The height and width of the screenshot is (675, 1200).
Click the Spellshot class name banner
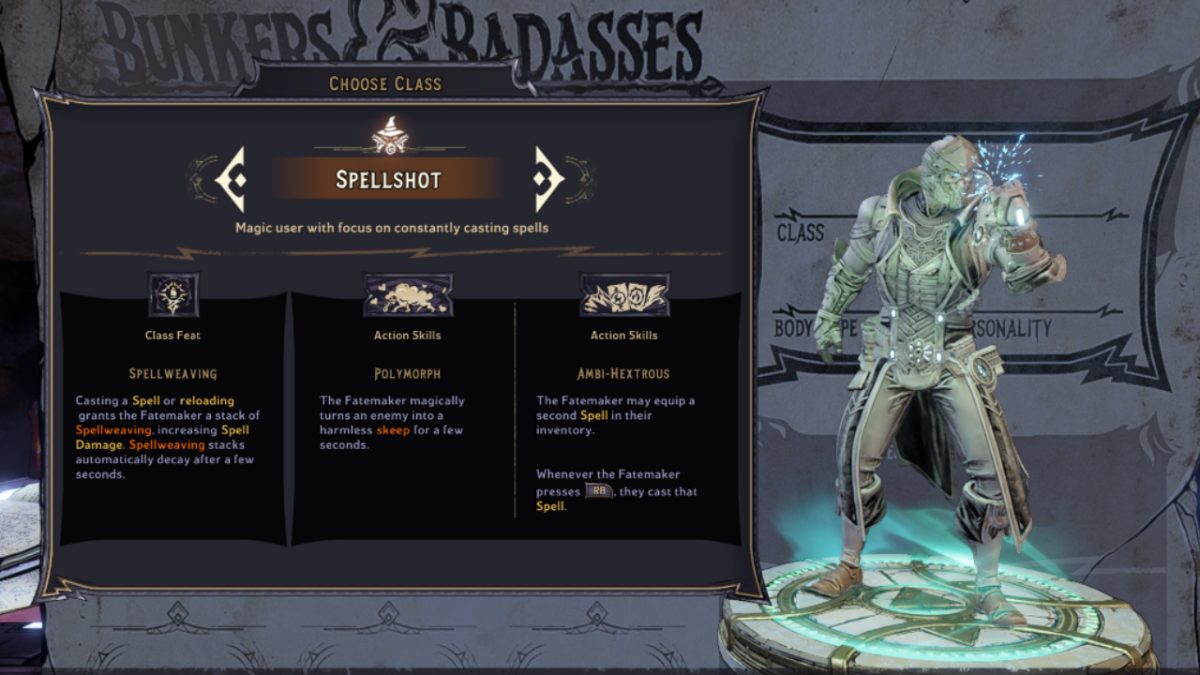389,180
